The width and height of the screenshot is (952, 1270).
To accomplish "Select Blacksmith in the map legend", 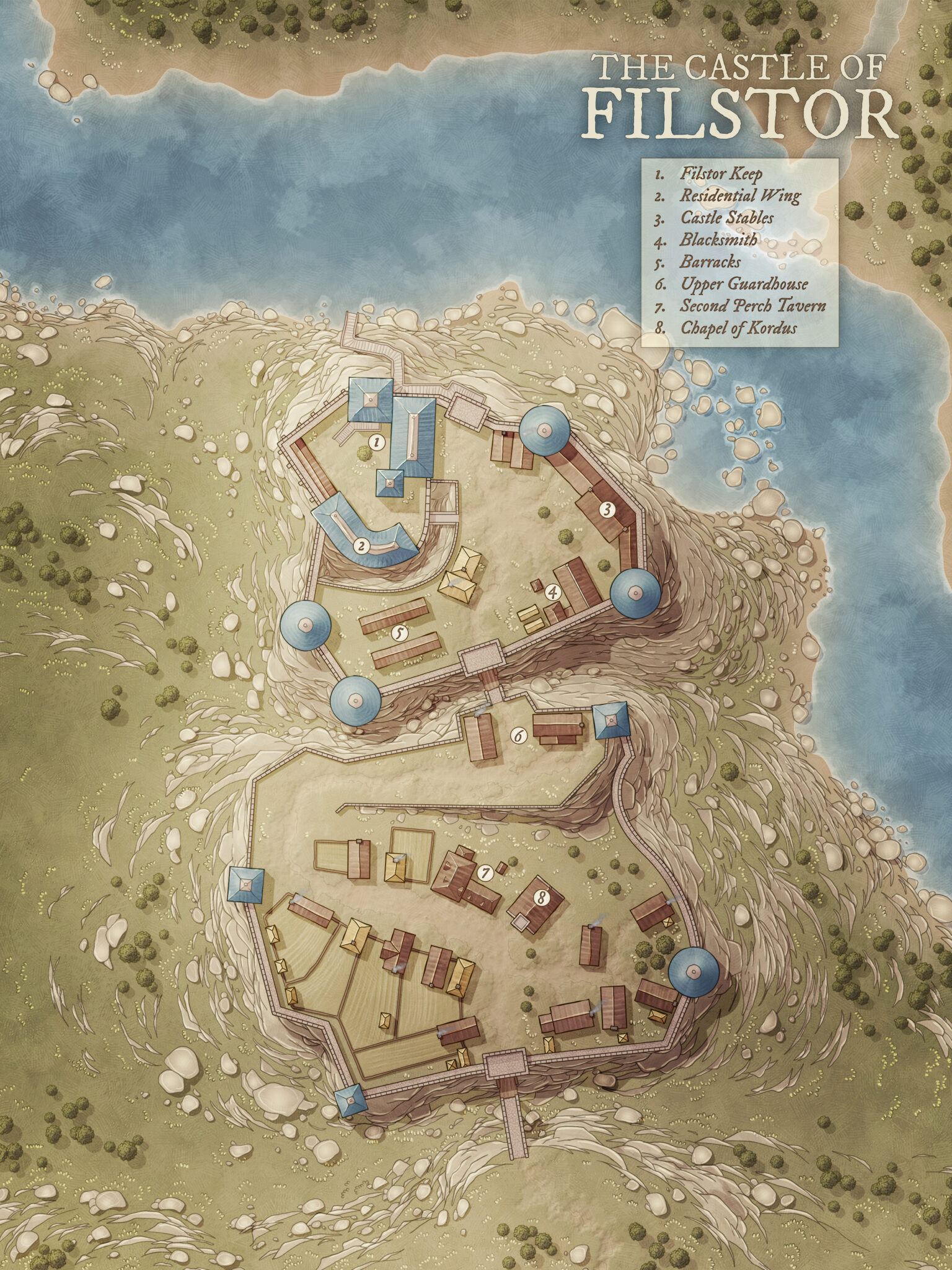I will tap(719, 239).
